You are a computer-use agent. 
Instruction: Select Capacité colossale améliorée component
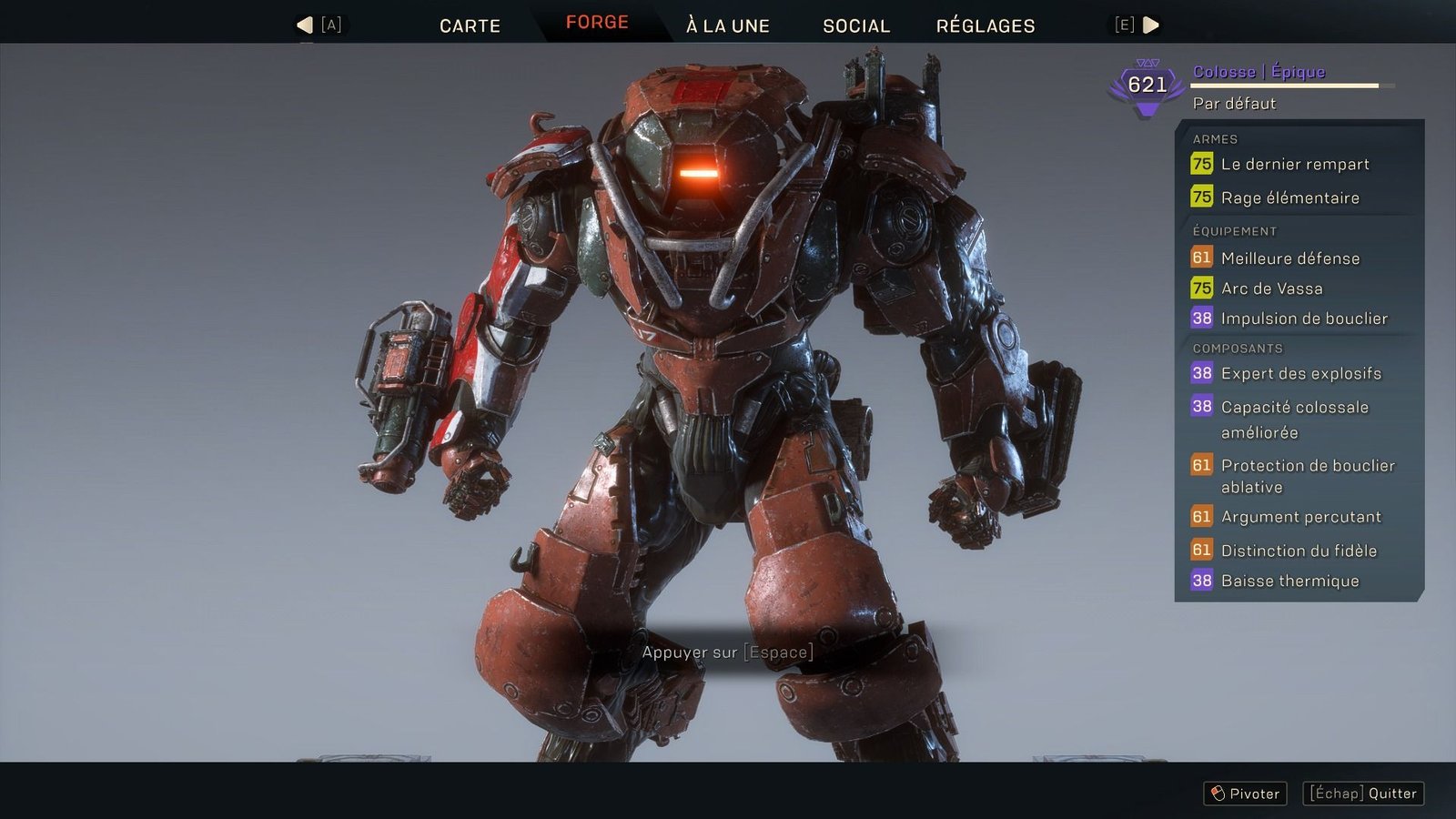click(1294, 419)
